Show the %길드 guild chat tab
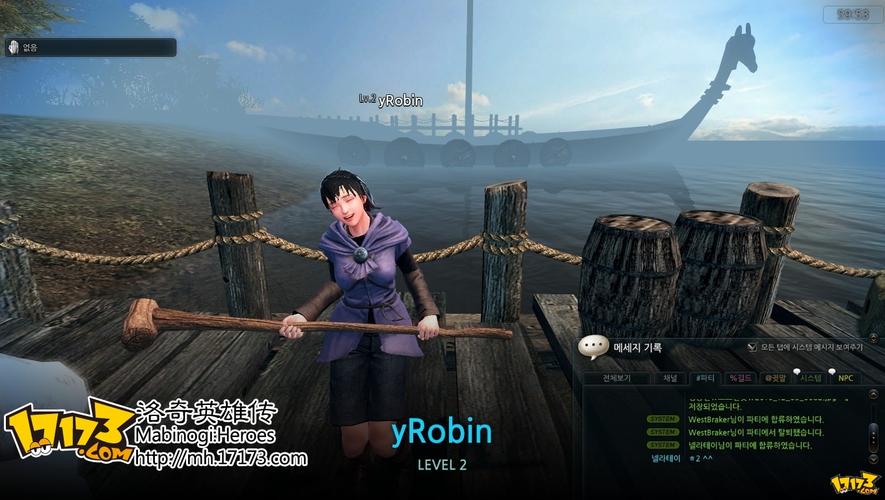 [741, 379]
